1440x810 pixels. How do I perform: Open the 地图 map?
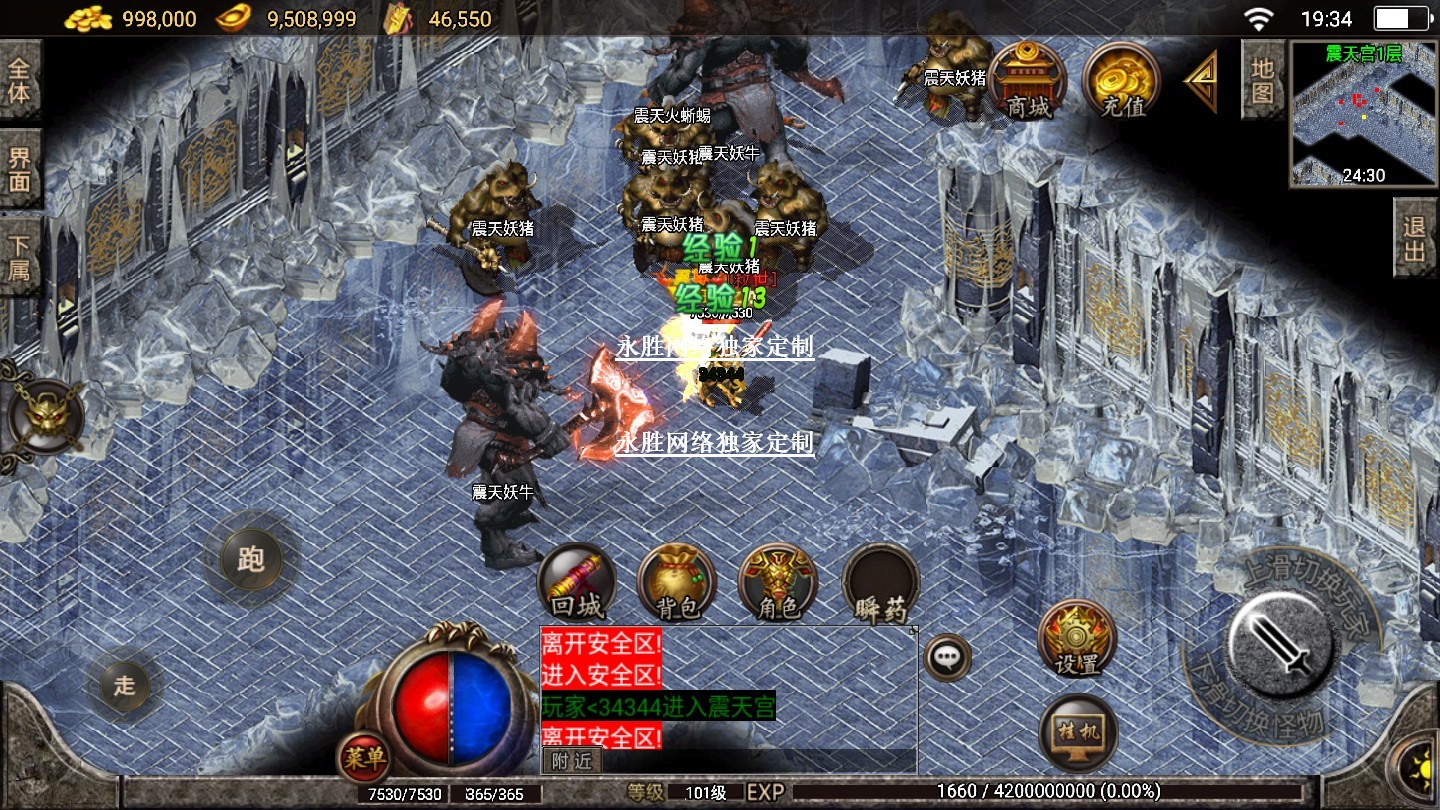click(x=1262, y=80)
